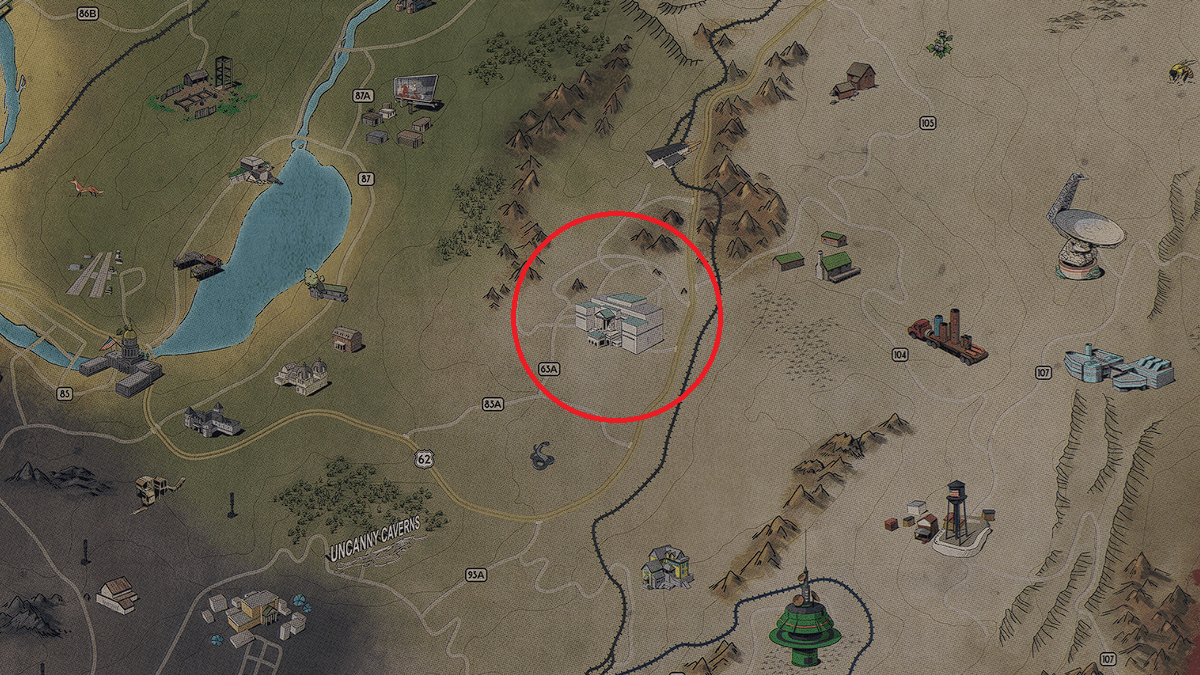This screenshot has width=1200, height=675.
Task: Click the lakeside dock building marker
Action: tap(198, 264)
